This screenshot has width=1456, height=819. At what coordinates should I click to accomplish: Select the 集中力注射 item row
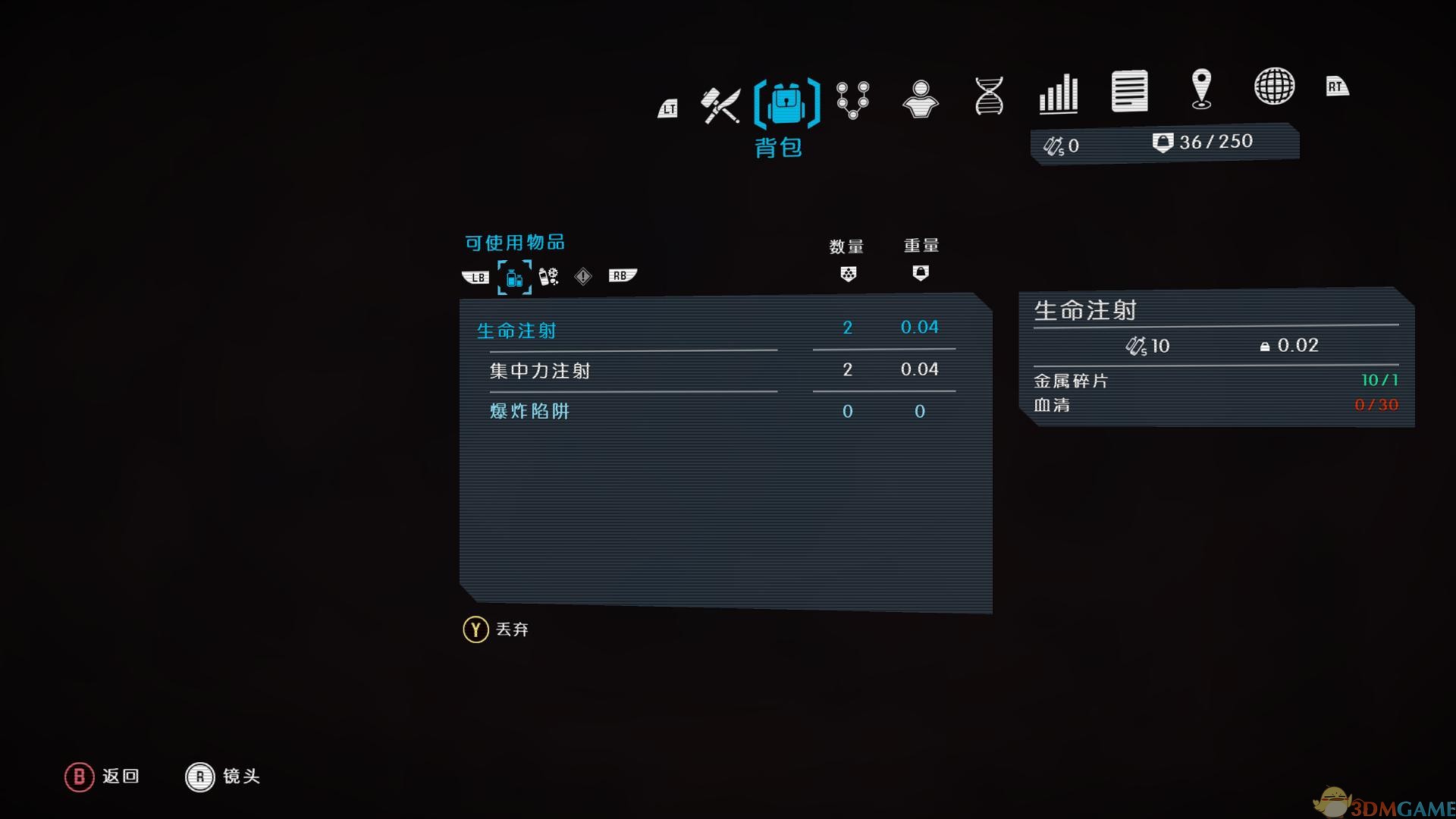[539, 371]
